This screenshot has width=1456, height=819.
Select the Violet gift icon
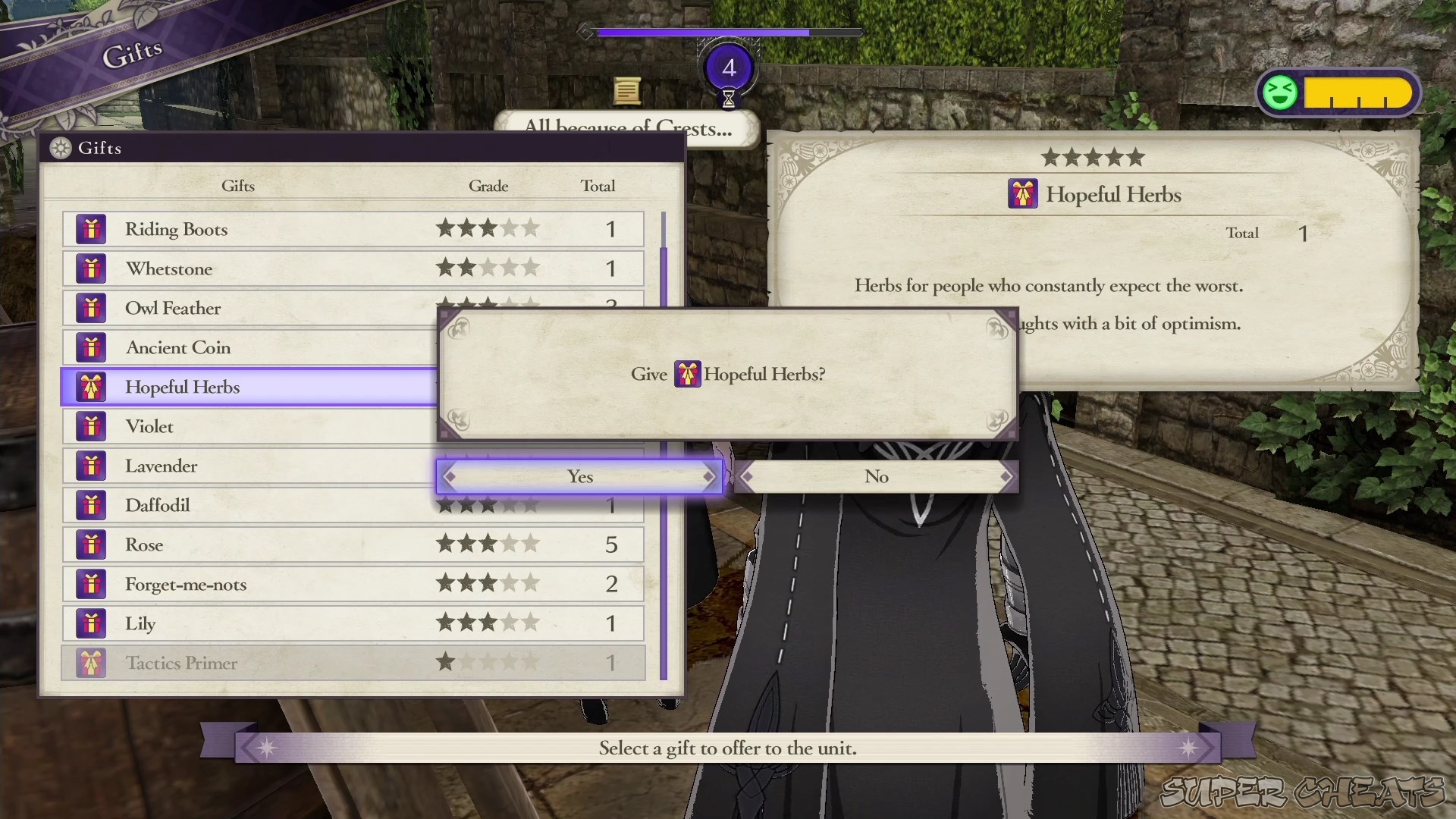click(x=91, y=425)
